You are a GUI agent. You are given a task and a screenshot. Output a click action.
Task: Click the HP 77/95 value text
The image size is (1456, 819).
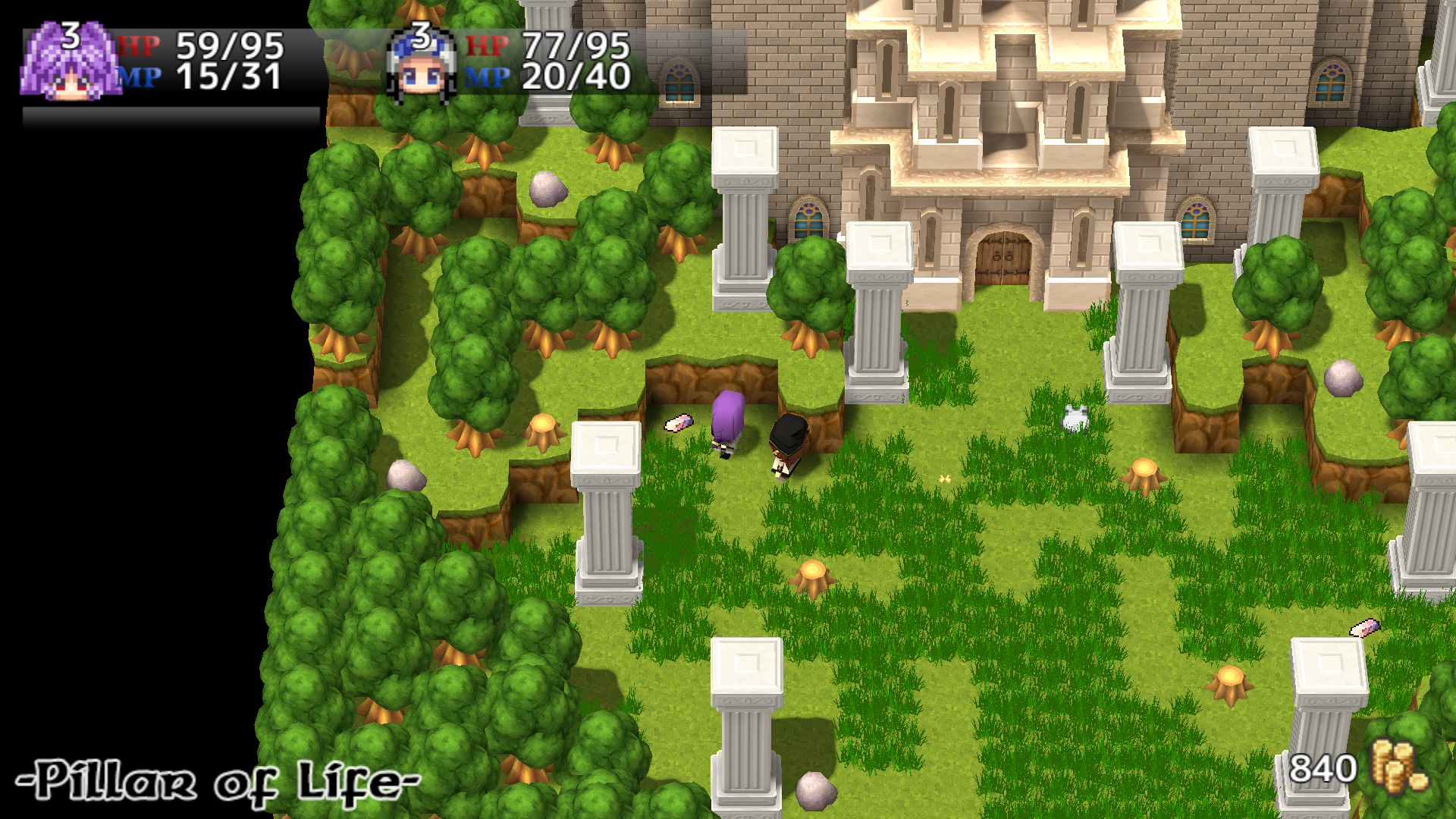pos(578,47)
